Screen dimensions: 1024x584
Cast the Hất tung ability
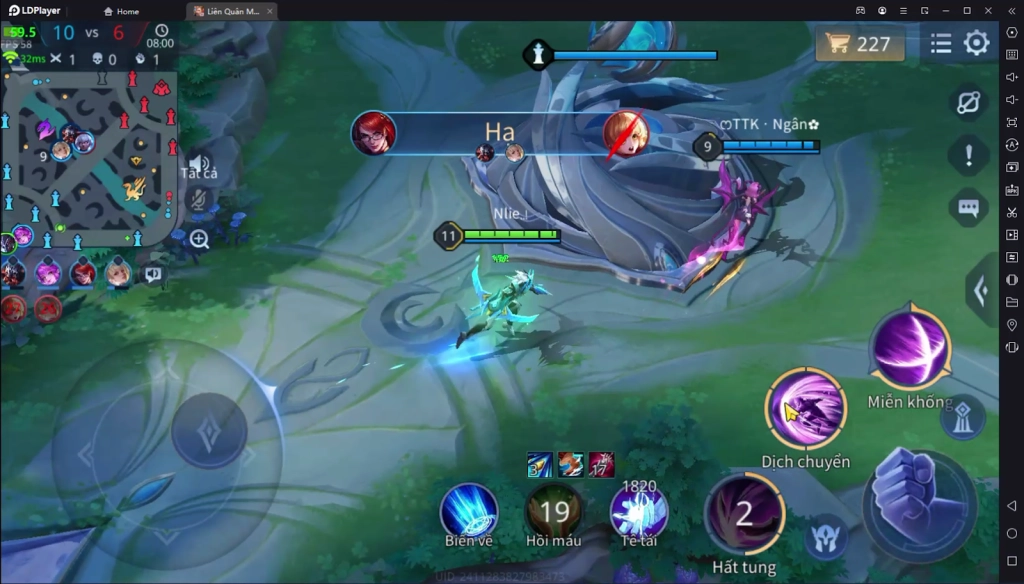[x=744, y=514]
